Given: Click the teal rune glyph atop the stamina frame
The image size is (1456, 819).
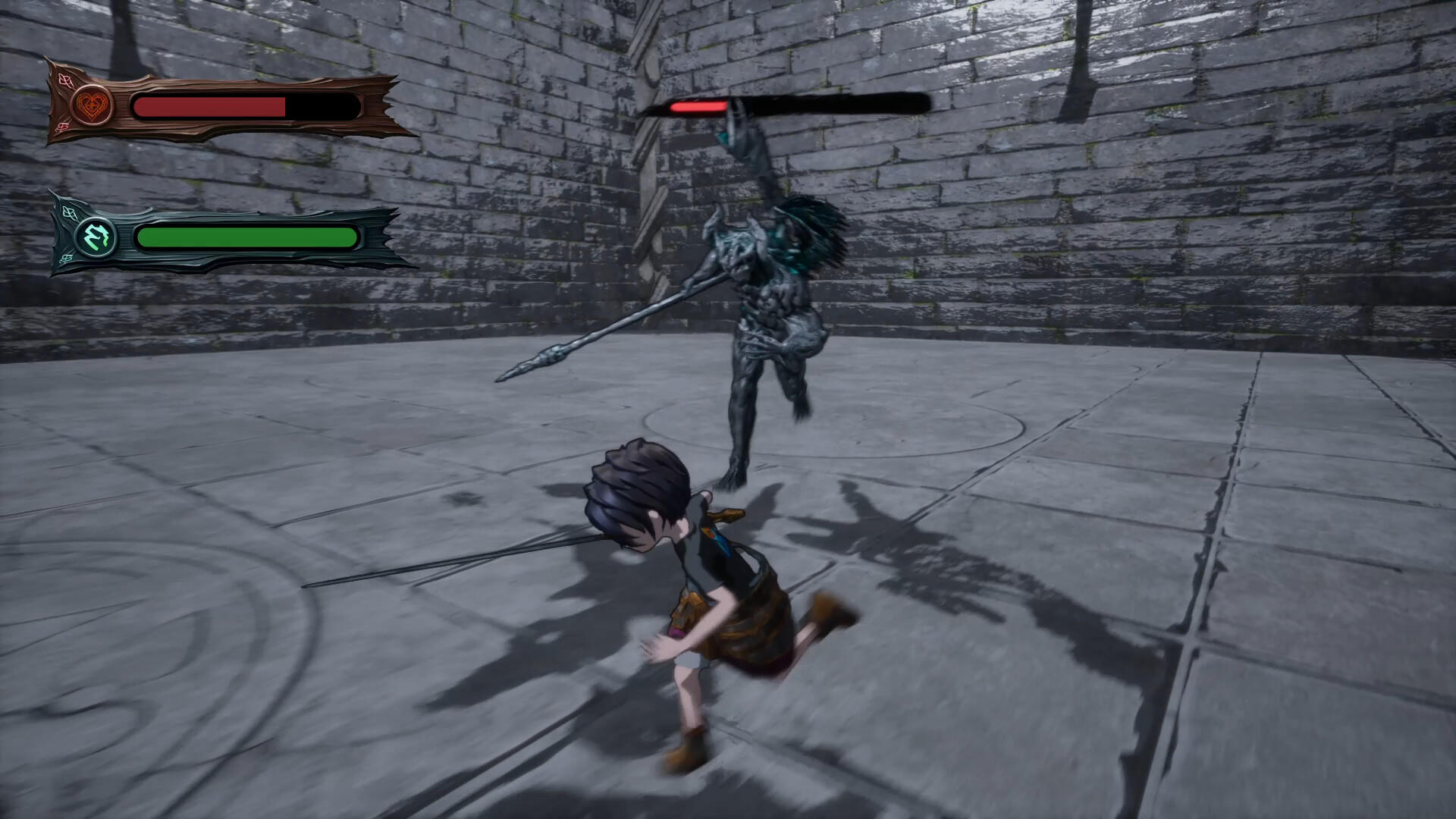Looking at the screenshot, I should [68, 213].
